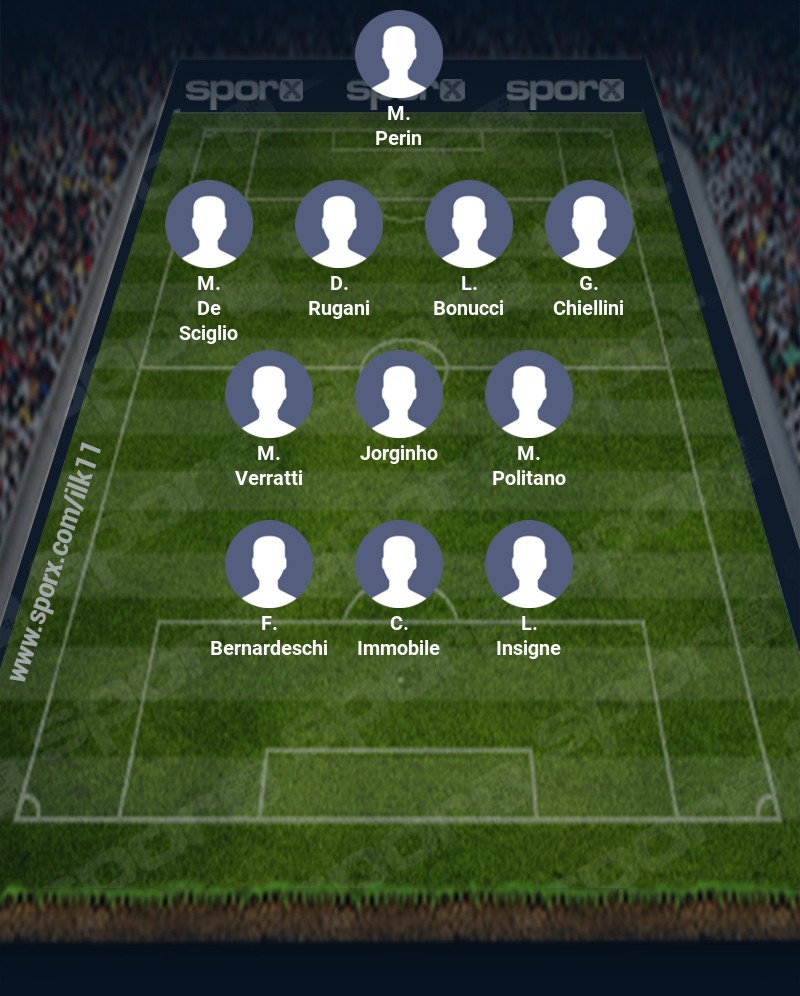Pick M. Politano's player avatar
The image size is (800, 996).
pos(529,394)
